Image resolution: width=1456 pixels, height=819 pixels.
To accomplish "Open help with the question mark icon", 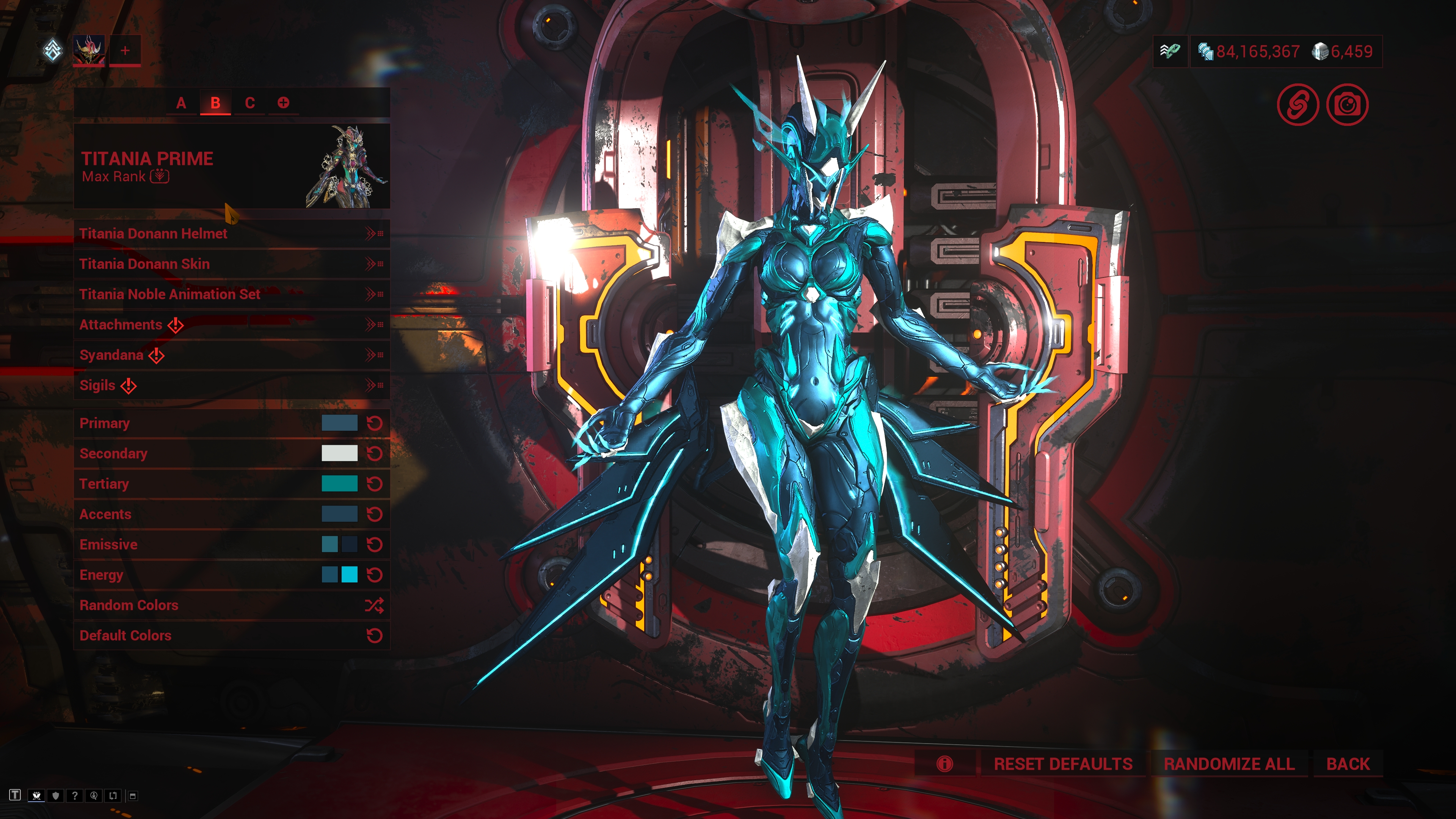I will coord(75,796).
